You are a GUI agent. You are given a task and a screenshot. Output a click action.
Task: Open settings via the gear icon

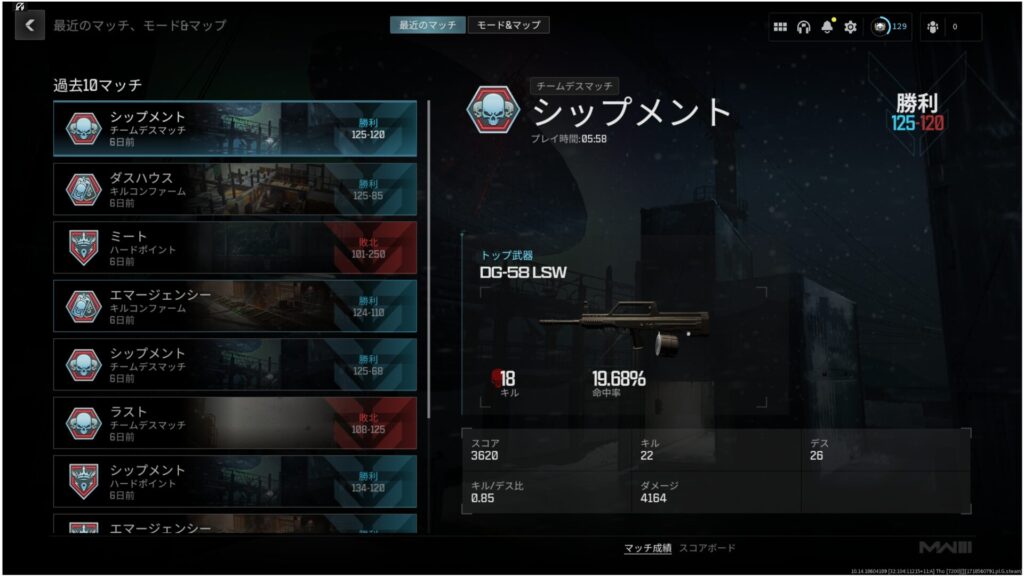coord(850,27)
